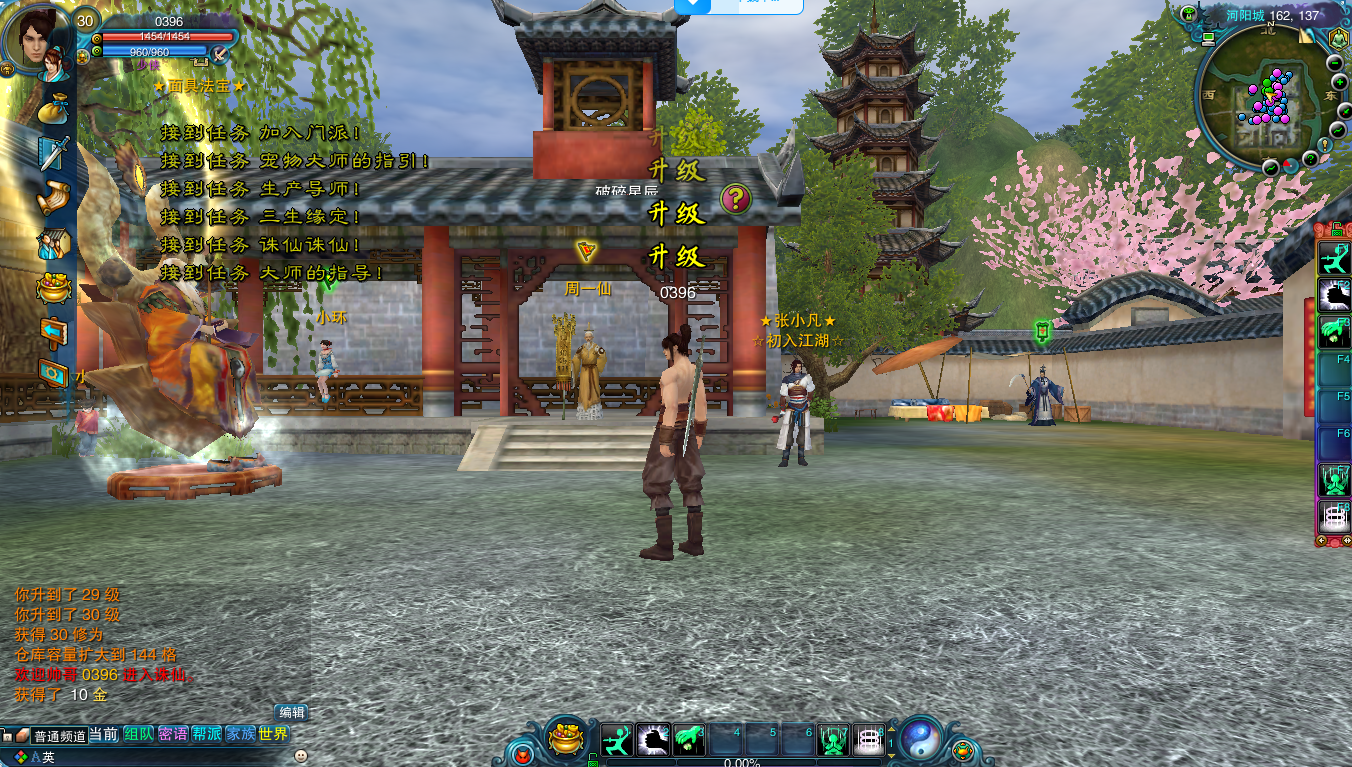
Task: Switch to the 世界 world chat tab
Action: pos(273,734)
